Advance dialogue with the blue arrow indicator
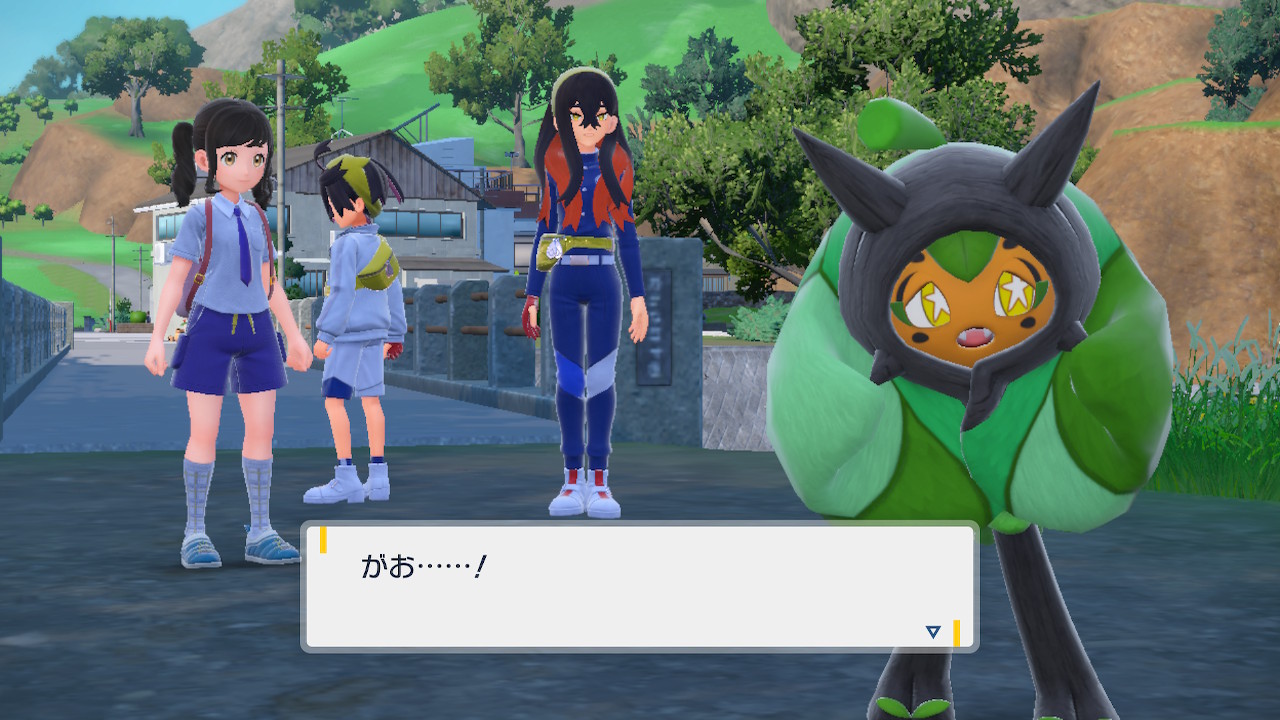Screen dimensions: 1280x720 [x=933, y=632]
